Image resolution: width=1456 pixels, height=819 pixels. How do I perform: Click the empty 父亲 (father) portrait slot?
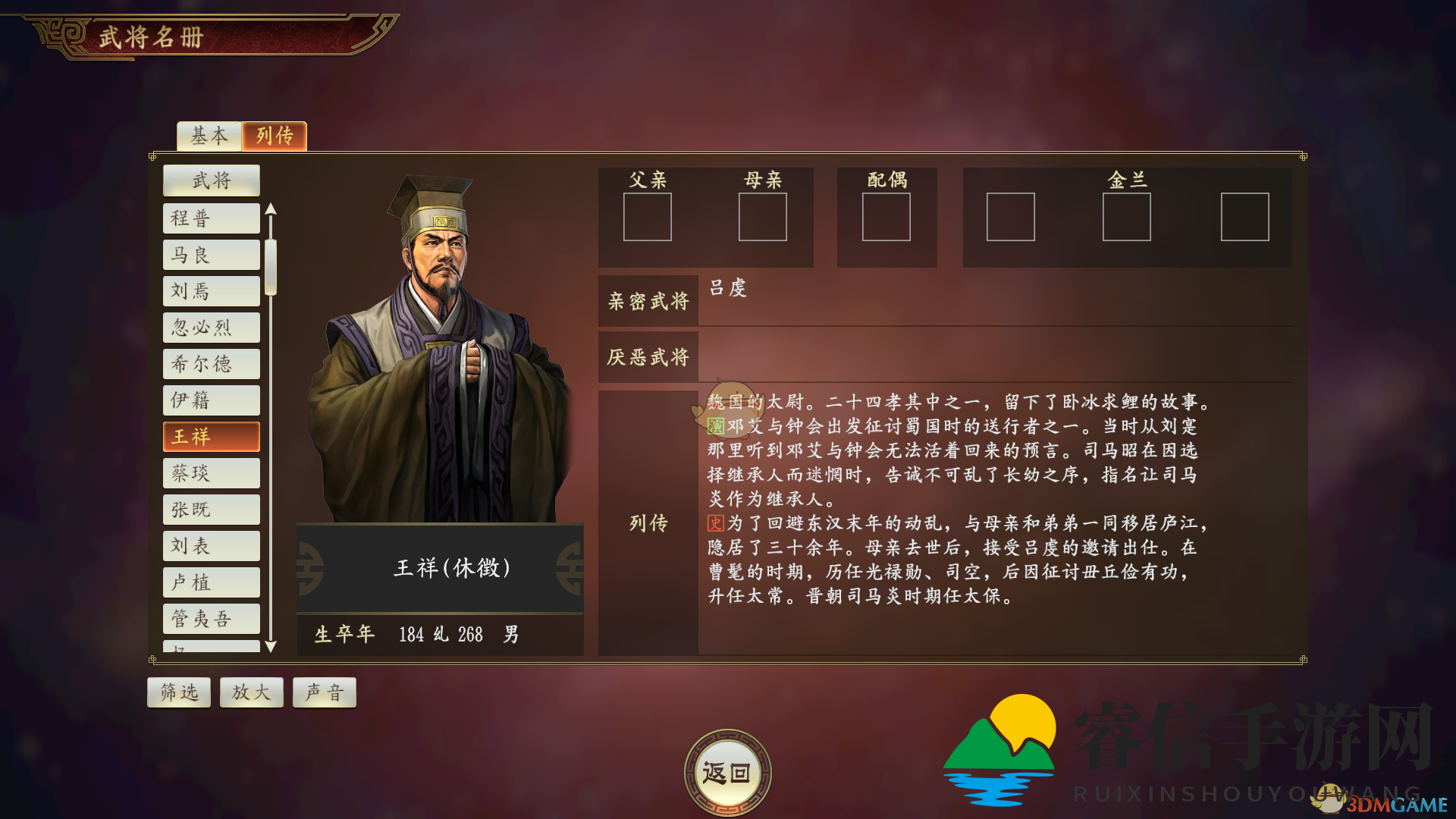click(x=648, y=218)
